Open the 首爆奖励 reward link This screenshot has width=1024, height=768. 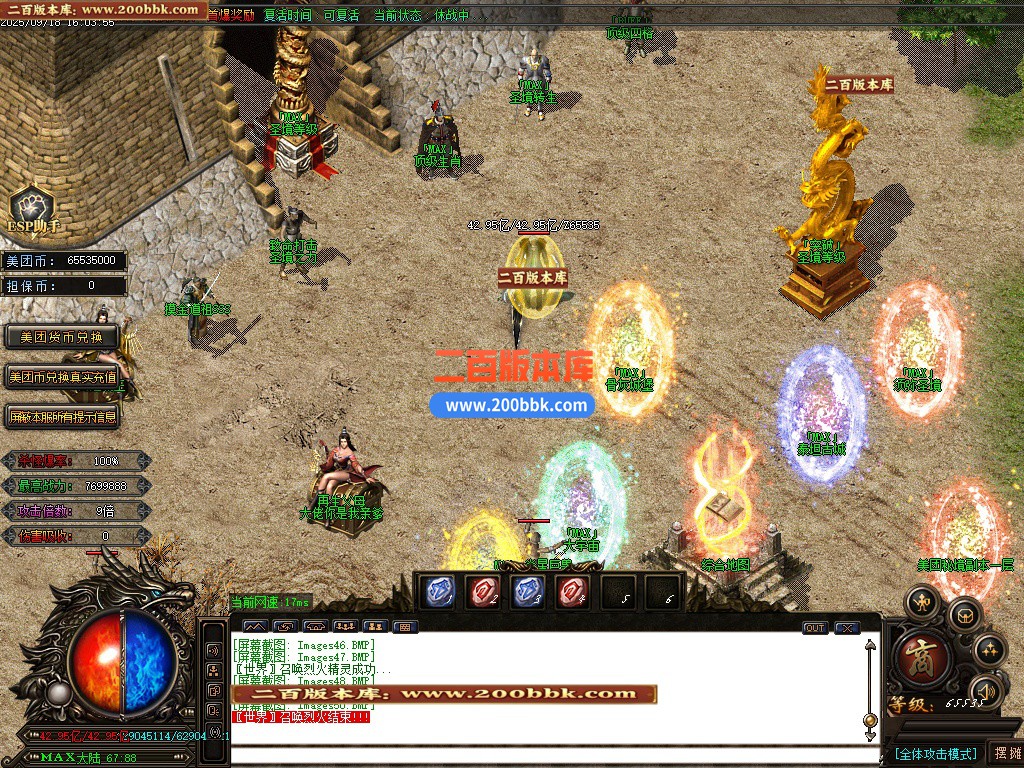coord(230,15)
